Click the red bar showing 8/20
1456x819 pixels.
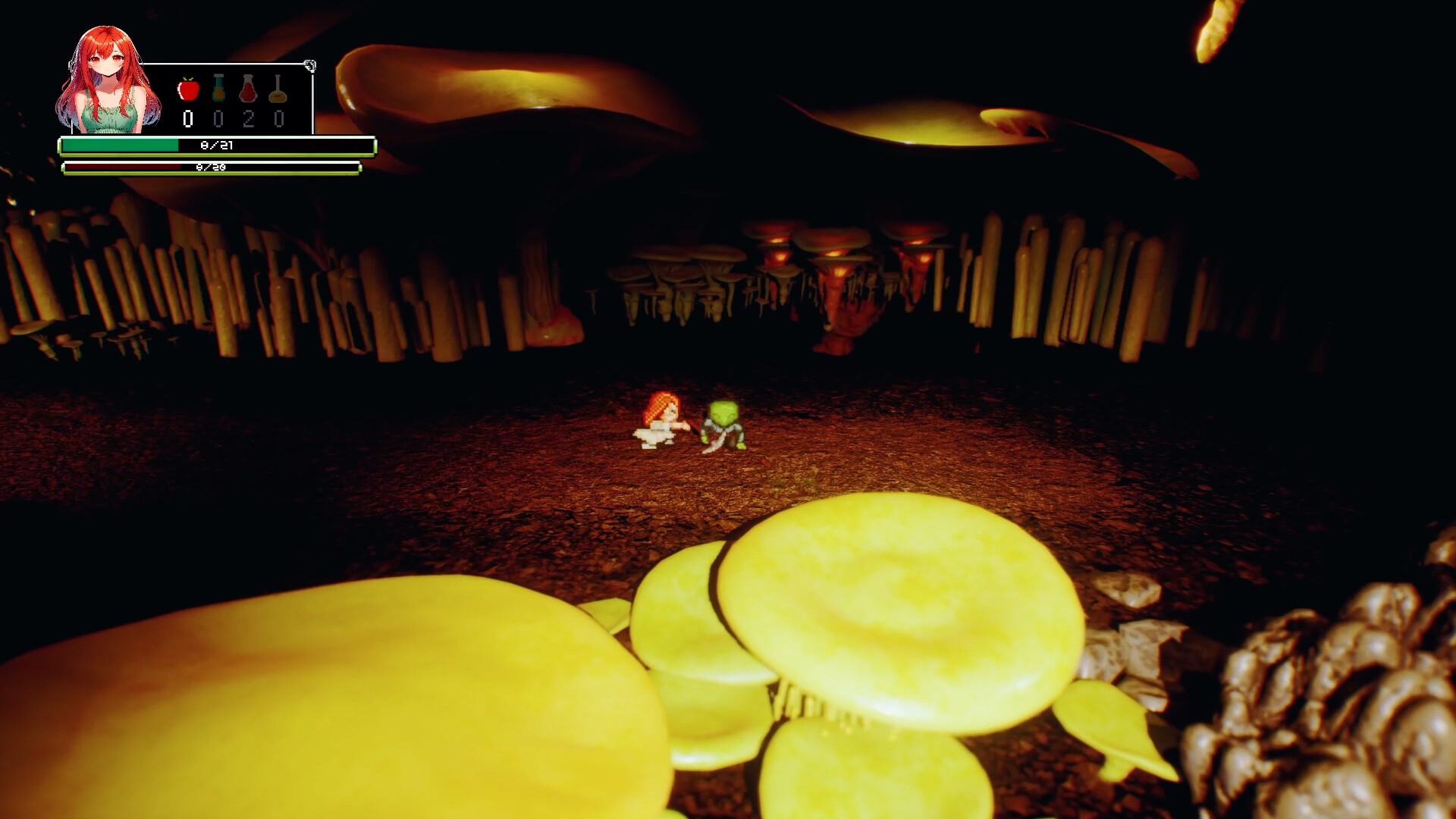(x=212, y=168)
